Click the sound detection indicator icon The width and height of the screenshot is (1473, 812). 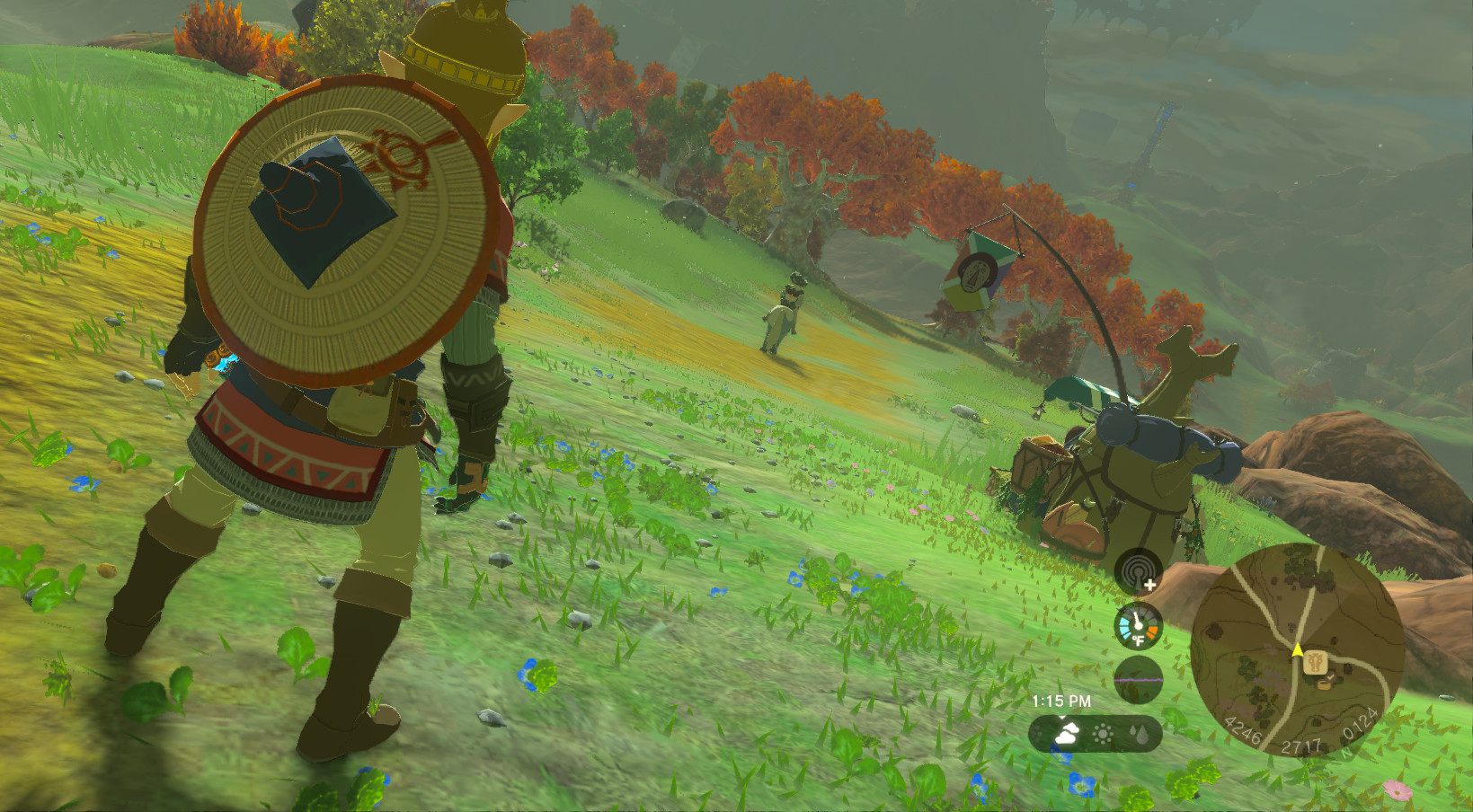(1140, 569)
